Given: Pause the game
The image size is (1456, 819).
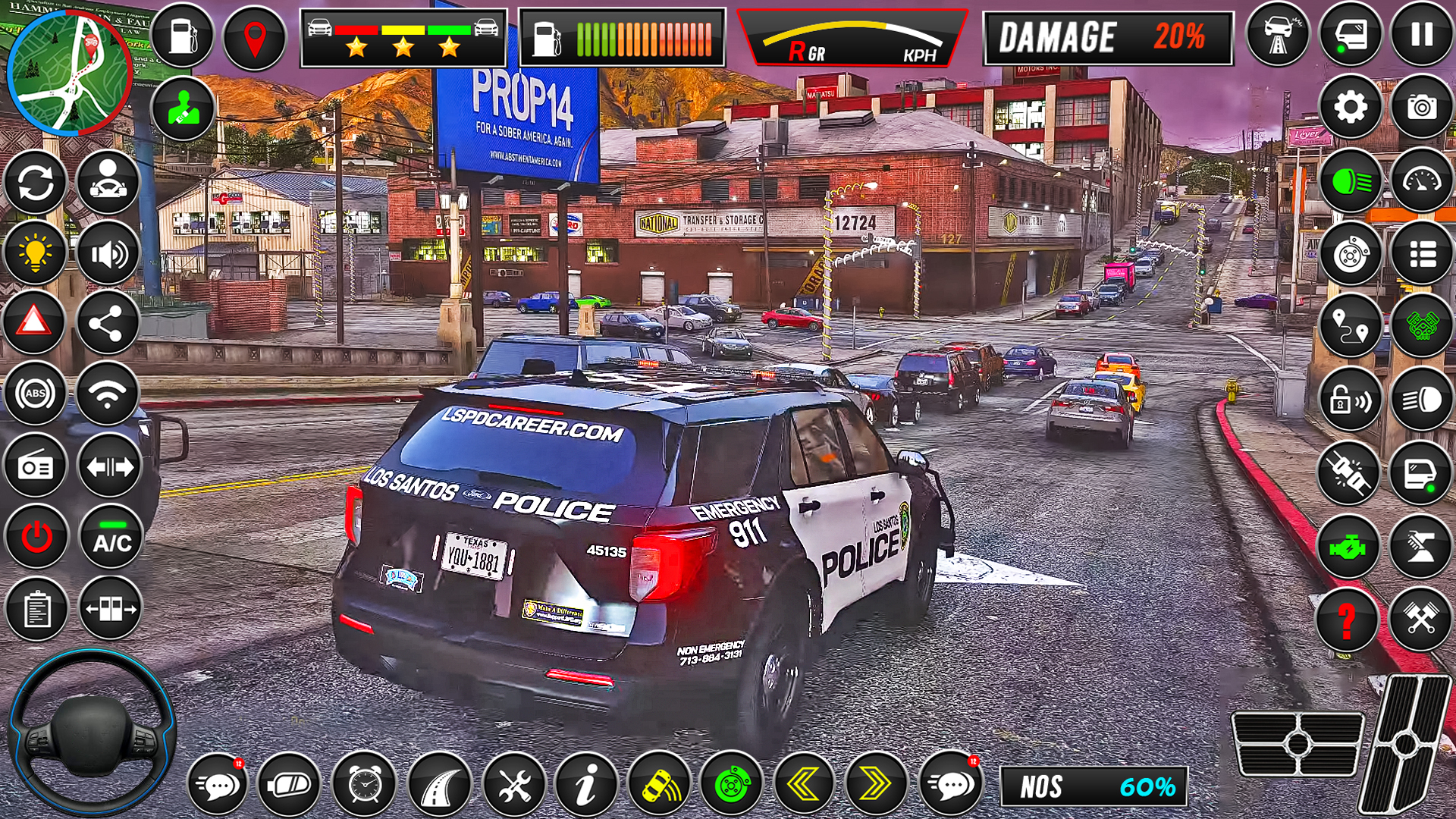Looking at the screenshot, I should (1421, 35).
